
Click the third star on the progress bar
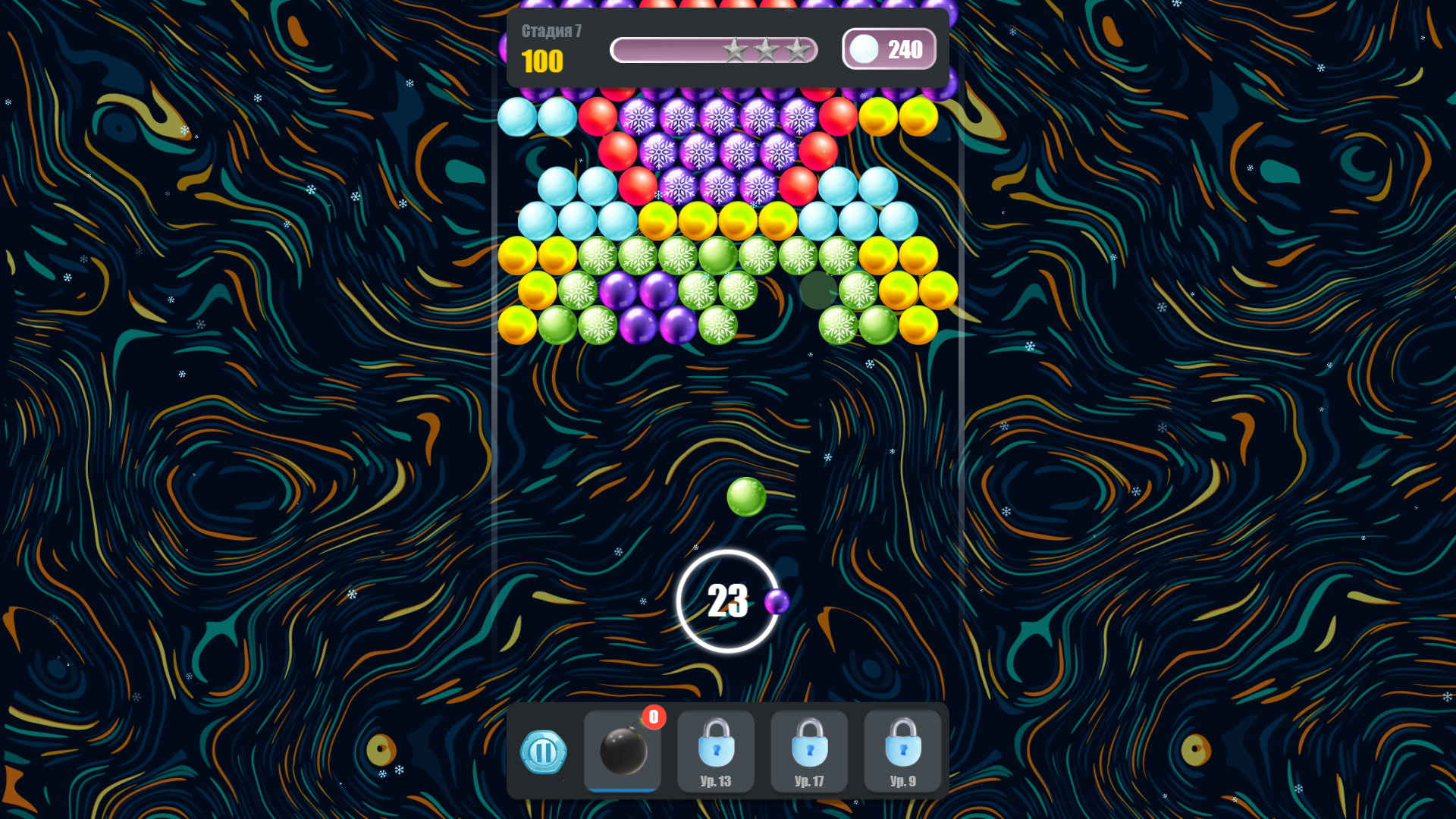tap(797, 49)
